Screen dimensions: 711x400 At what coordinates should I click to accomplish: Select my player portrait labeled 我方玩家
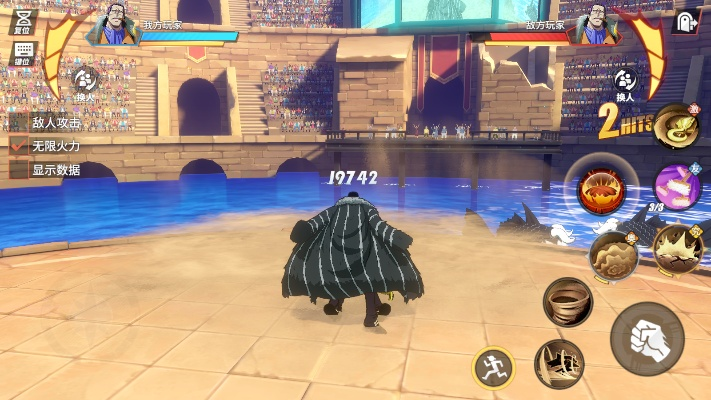(x=111, y=29)
